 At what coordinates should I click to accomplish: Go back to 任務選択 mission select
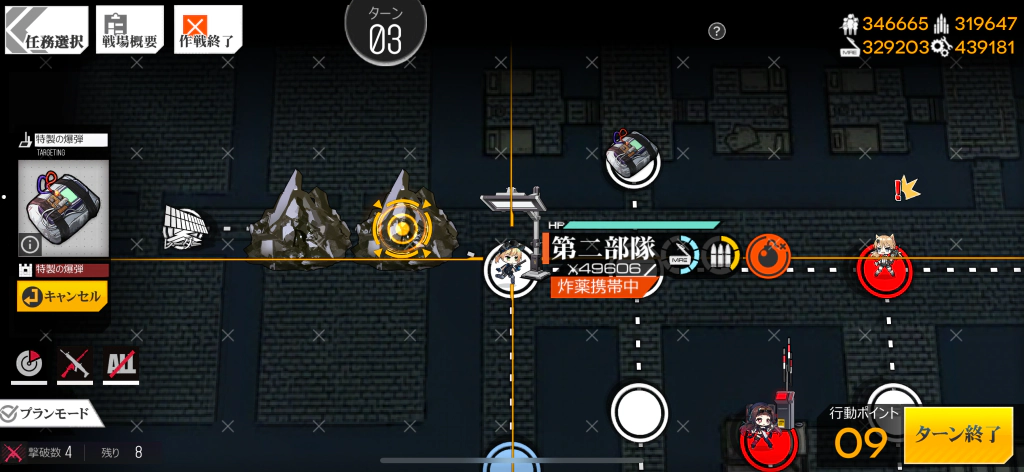coord(45,30)
